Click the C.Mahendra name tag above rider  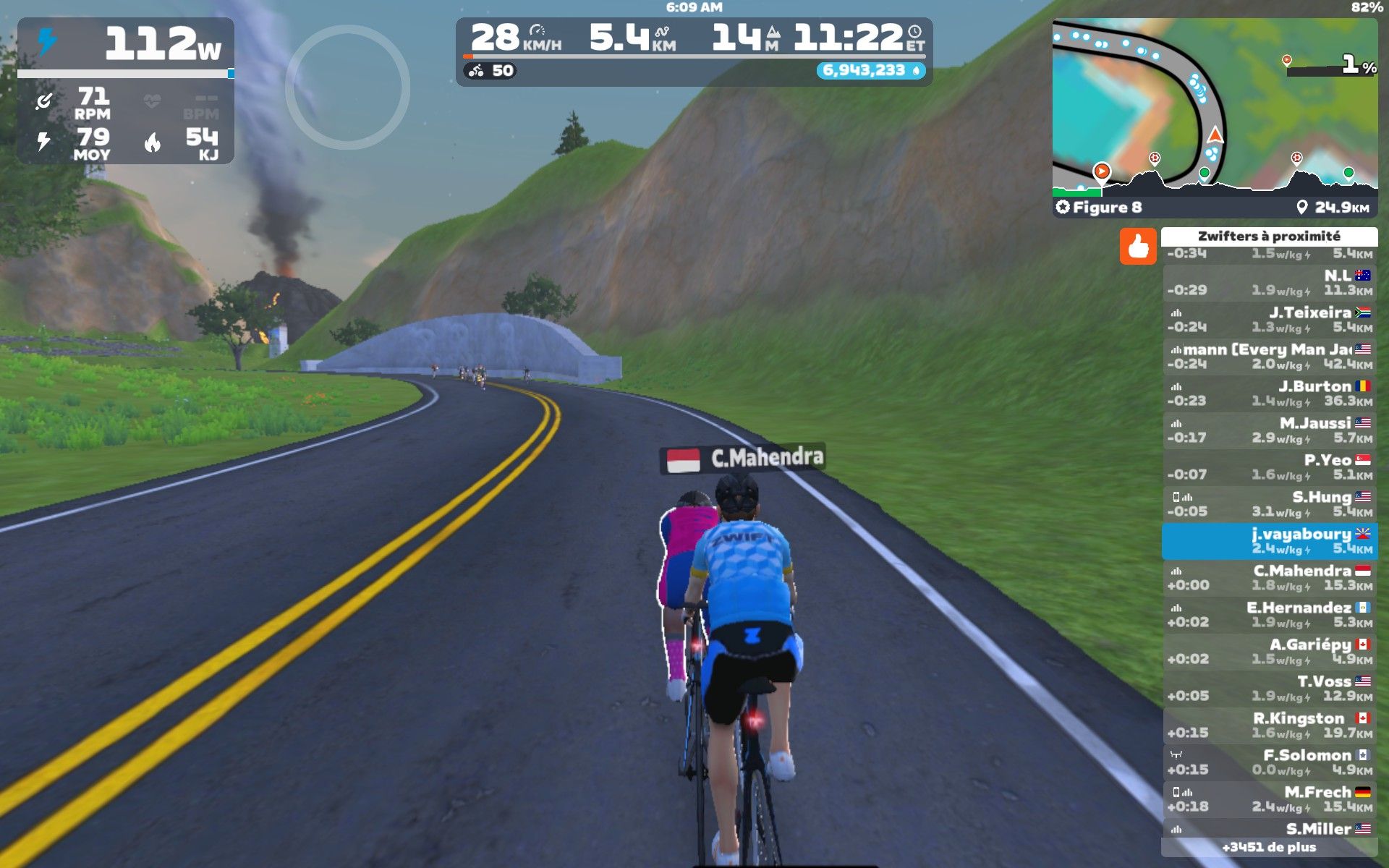[743, 459]
